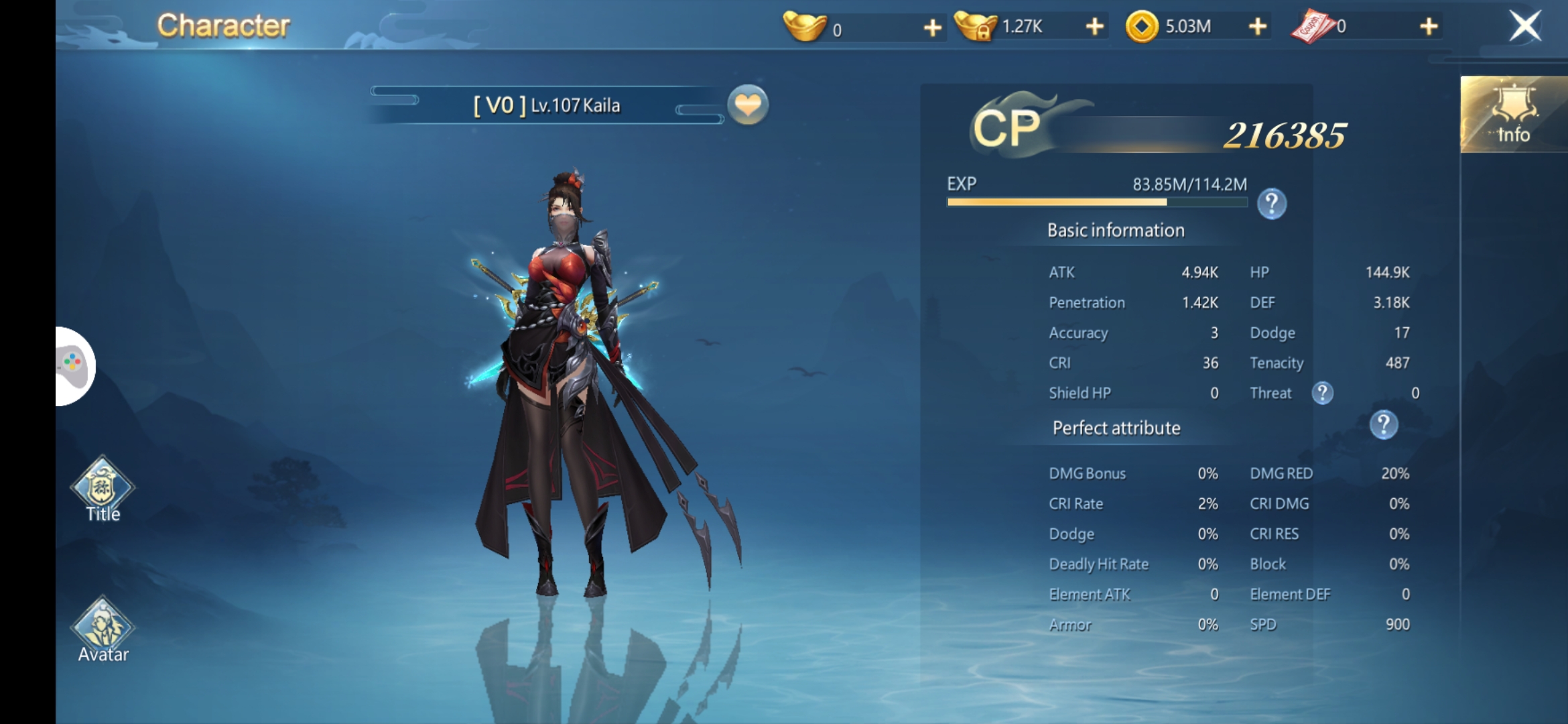The height and width of the screenshot is (724, 1568).
Task: Open the Title menu
Action: coord(103,489)
